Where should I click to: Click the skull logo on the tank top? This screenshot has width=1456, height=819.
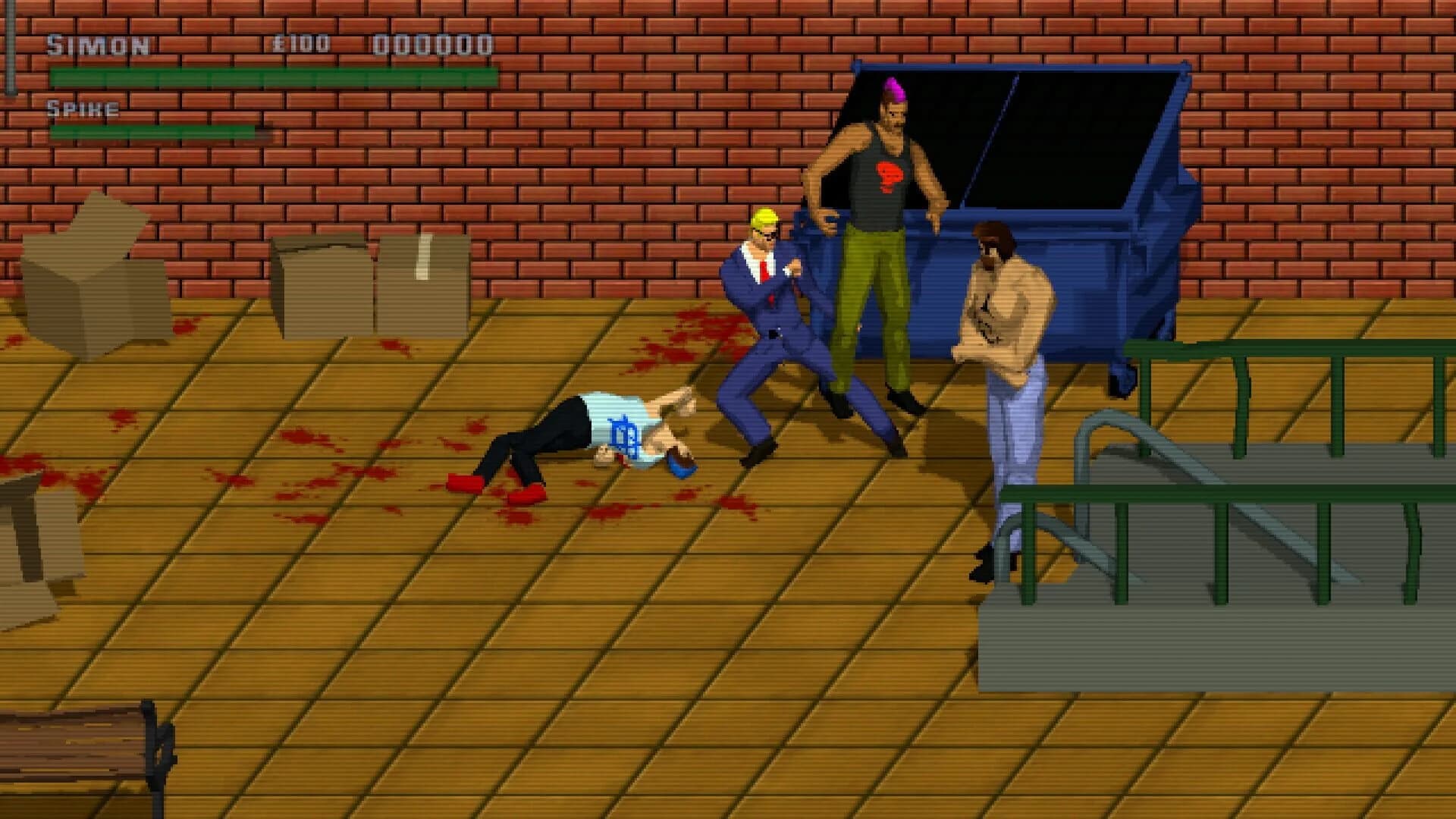pos(891,174)
